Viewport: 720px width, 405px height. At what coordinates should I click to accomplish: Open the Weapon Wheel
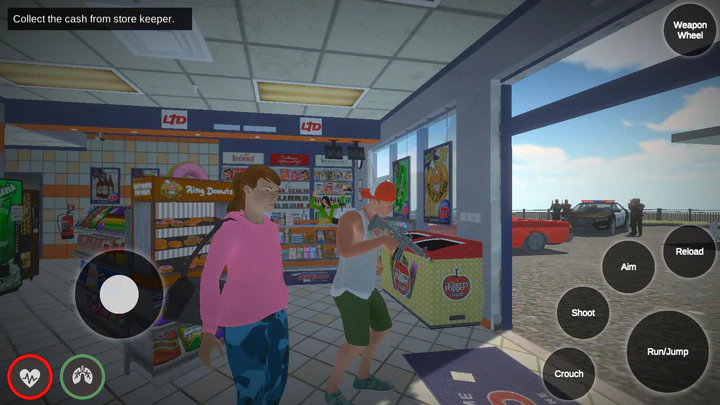(690, 30)
